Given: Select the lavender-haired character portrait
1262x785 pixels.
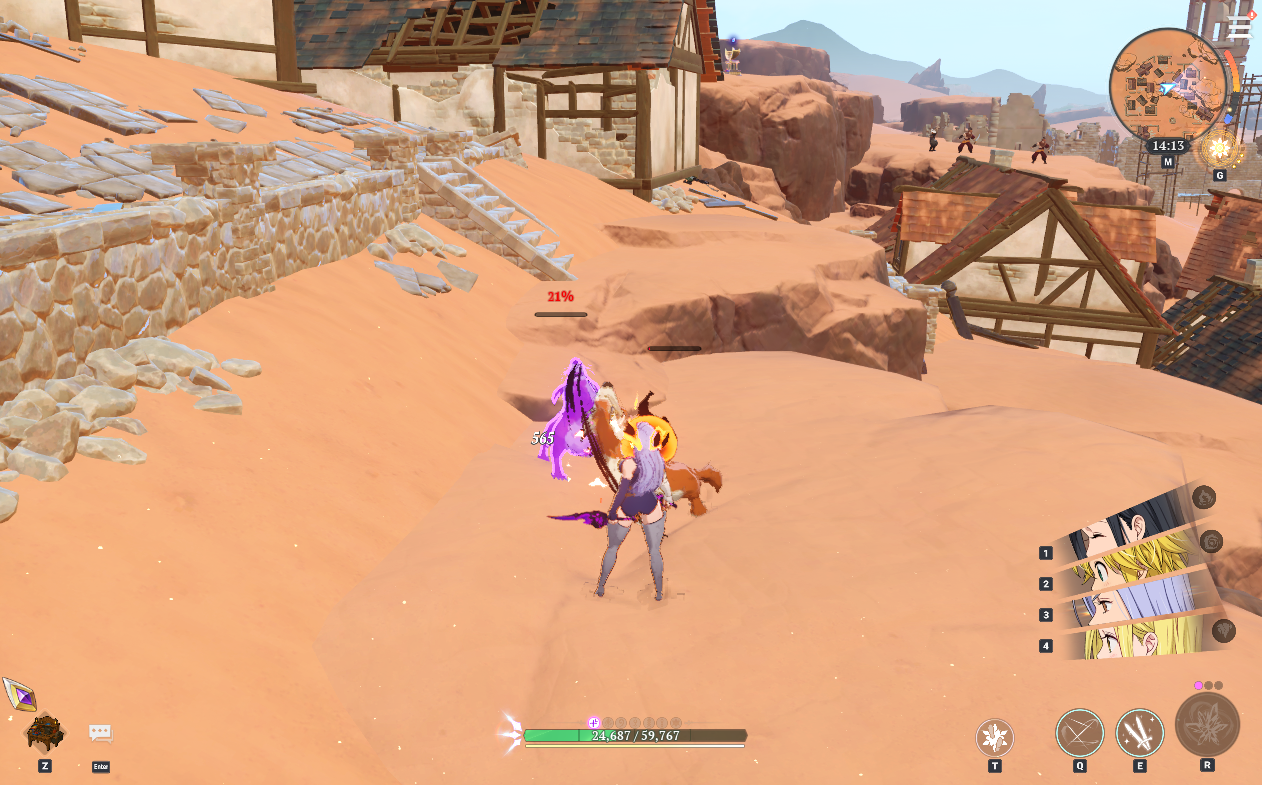Looking at the screenshot, I should (1130, 603).
